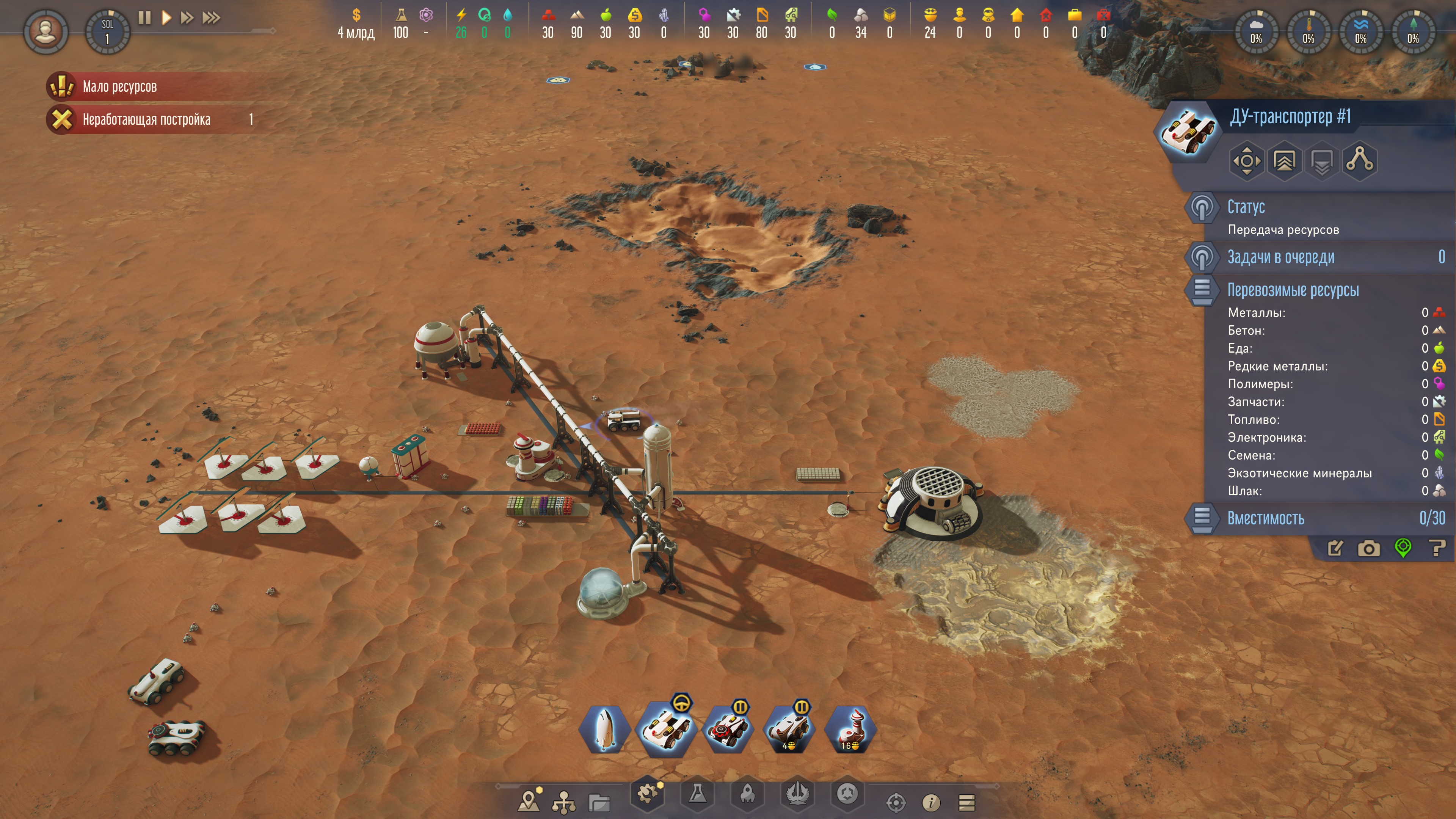Open photo mode via the camera icon
This screenshot has height=819, width=1456.
[x=1368, y=548]
